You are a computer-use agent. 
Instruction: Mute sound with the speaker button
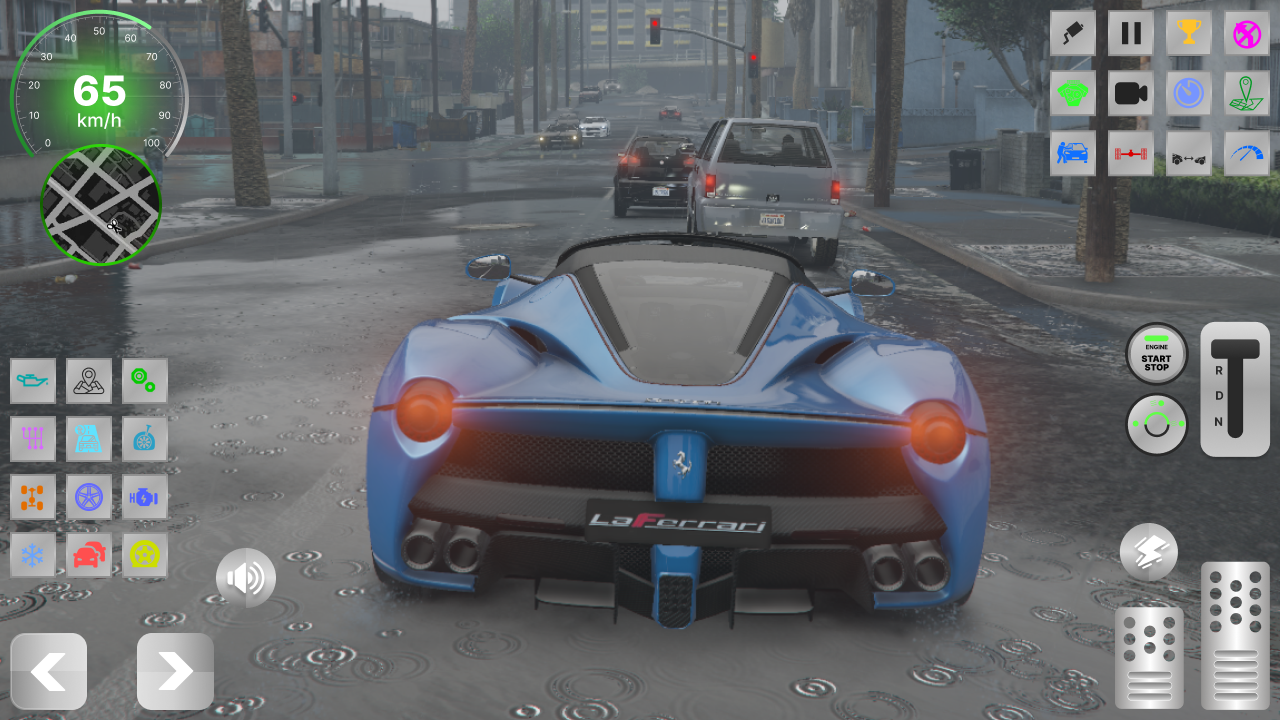tap(247, 578)
